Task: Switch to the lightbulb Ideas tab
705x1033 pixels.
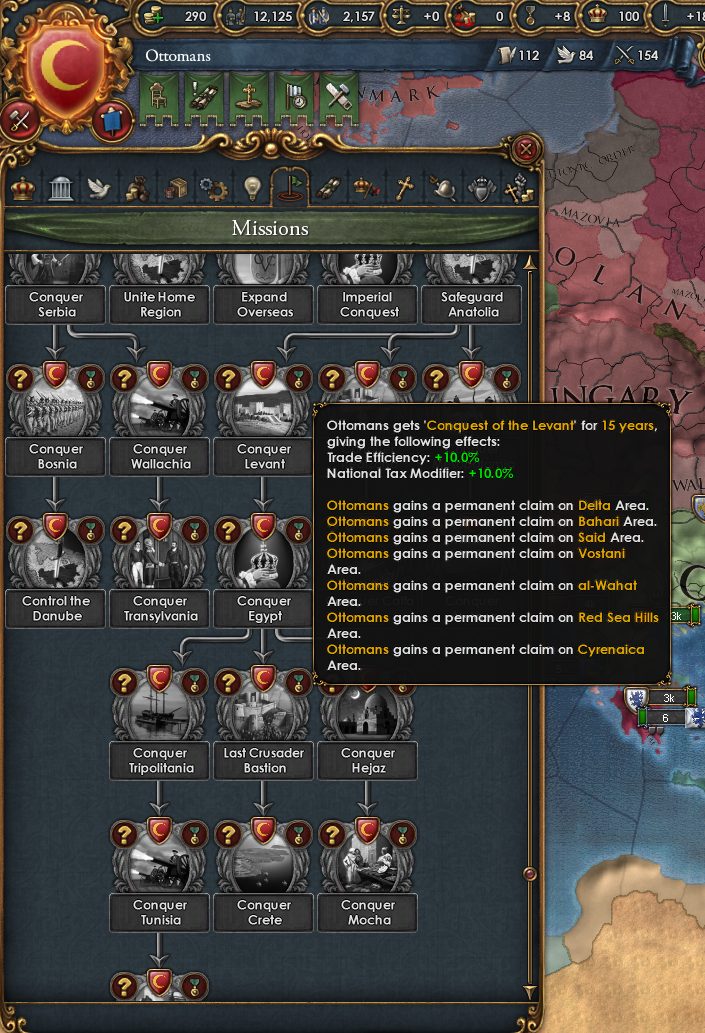Action: tap(252, 187)
